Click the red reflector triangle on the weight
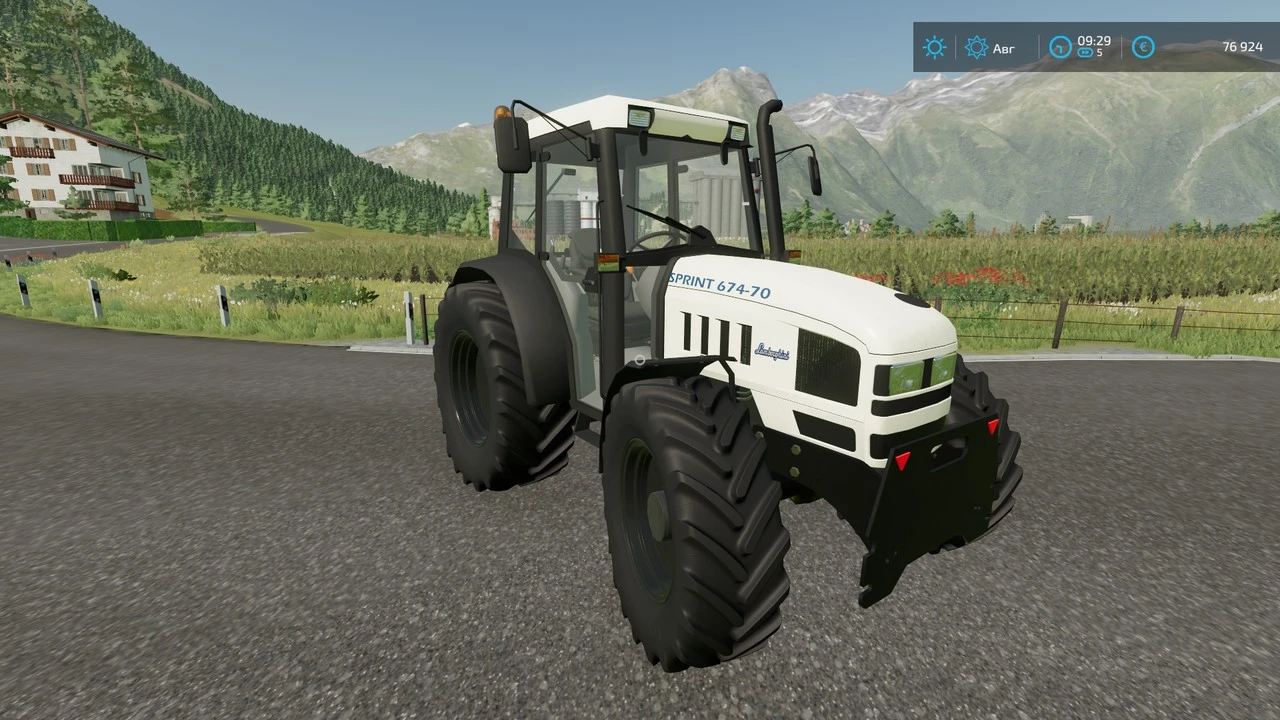 pyautogui.click(x=901, y=460)
